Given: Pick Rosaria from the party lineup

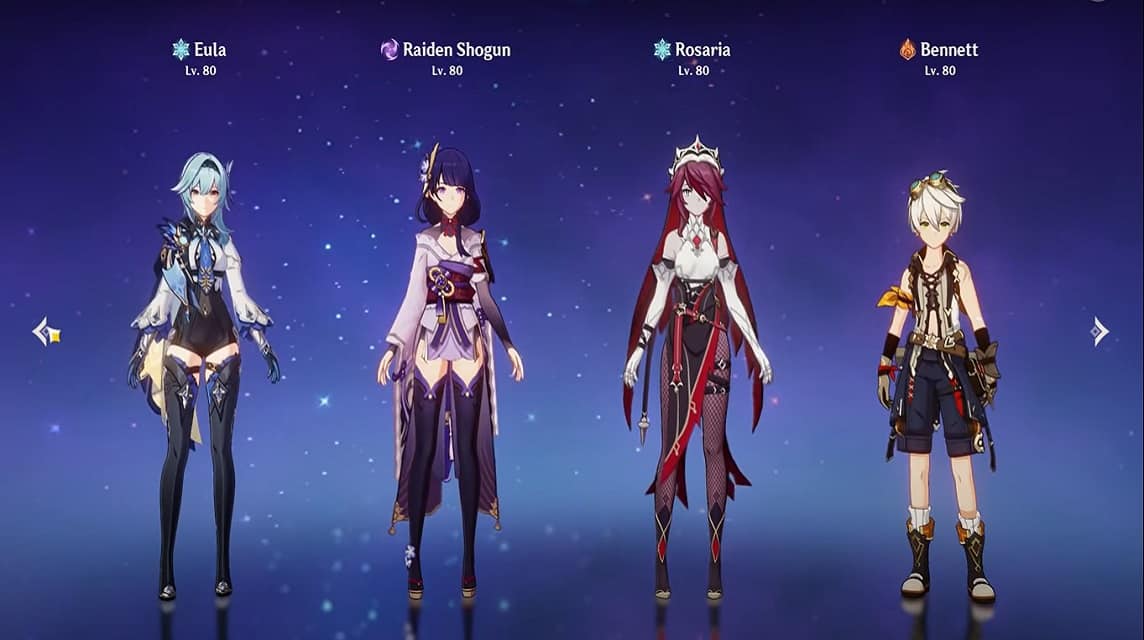Looking at the screenshot, I should (x=695, y=370).
